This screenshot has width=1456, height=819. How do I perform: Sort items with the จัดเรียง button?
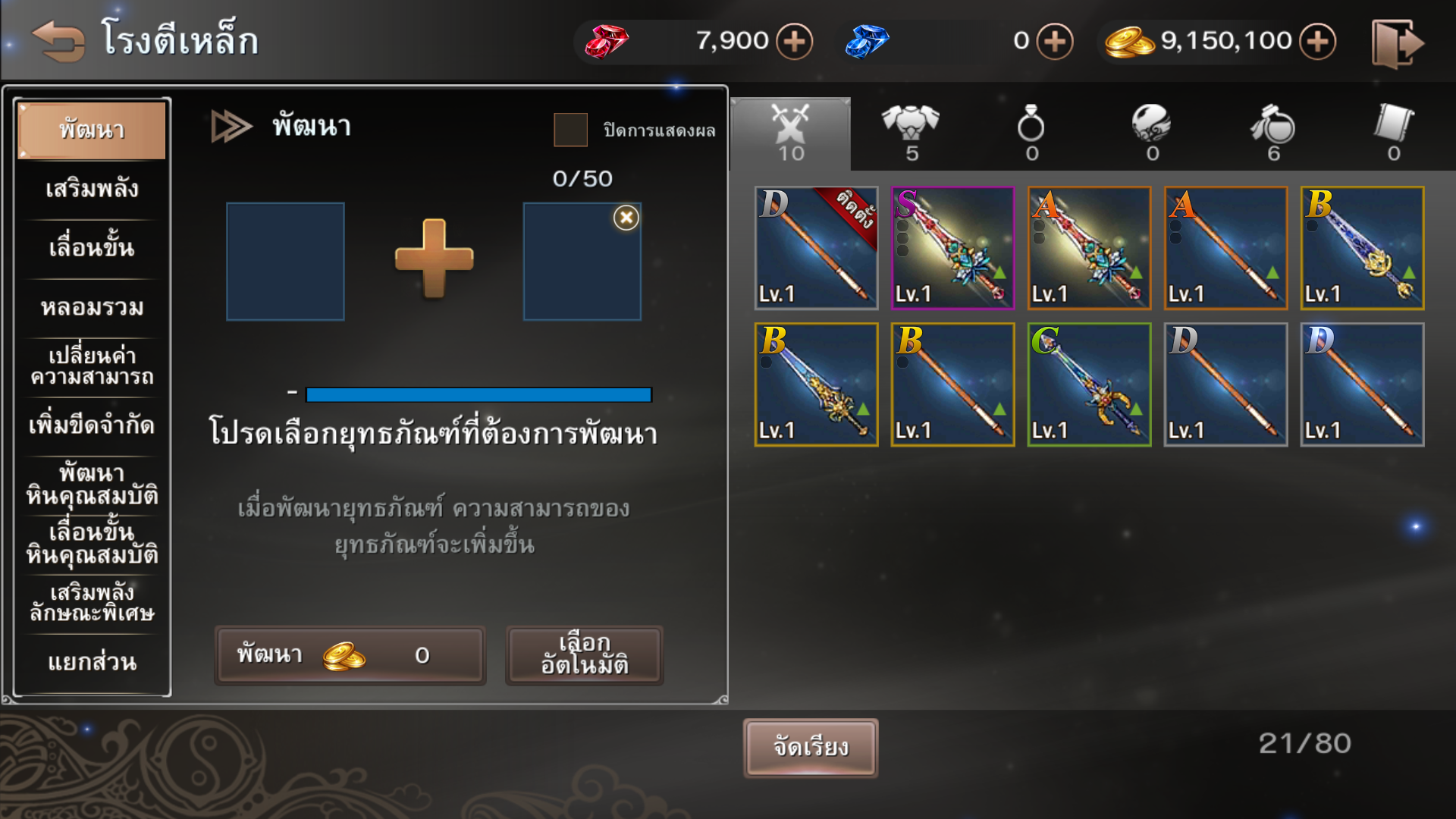pos(811,748)
